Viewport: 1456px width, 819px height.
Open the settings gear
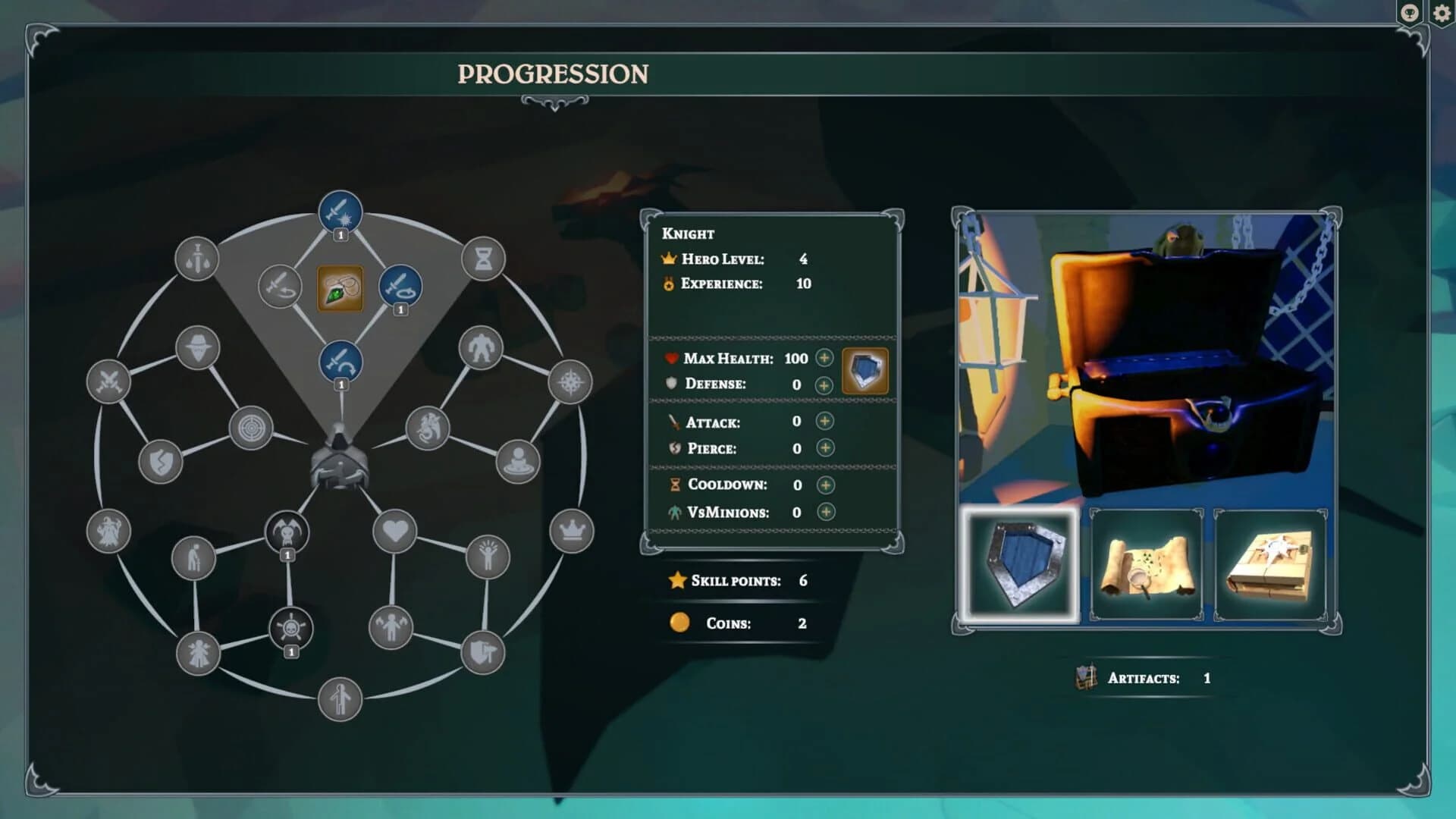(1442, 13)
